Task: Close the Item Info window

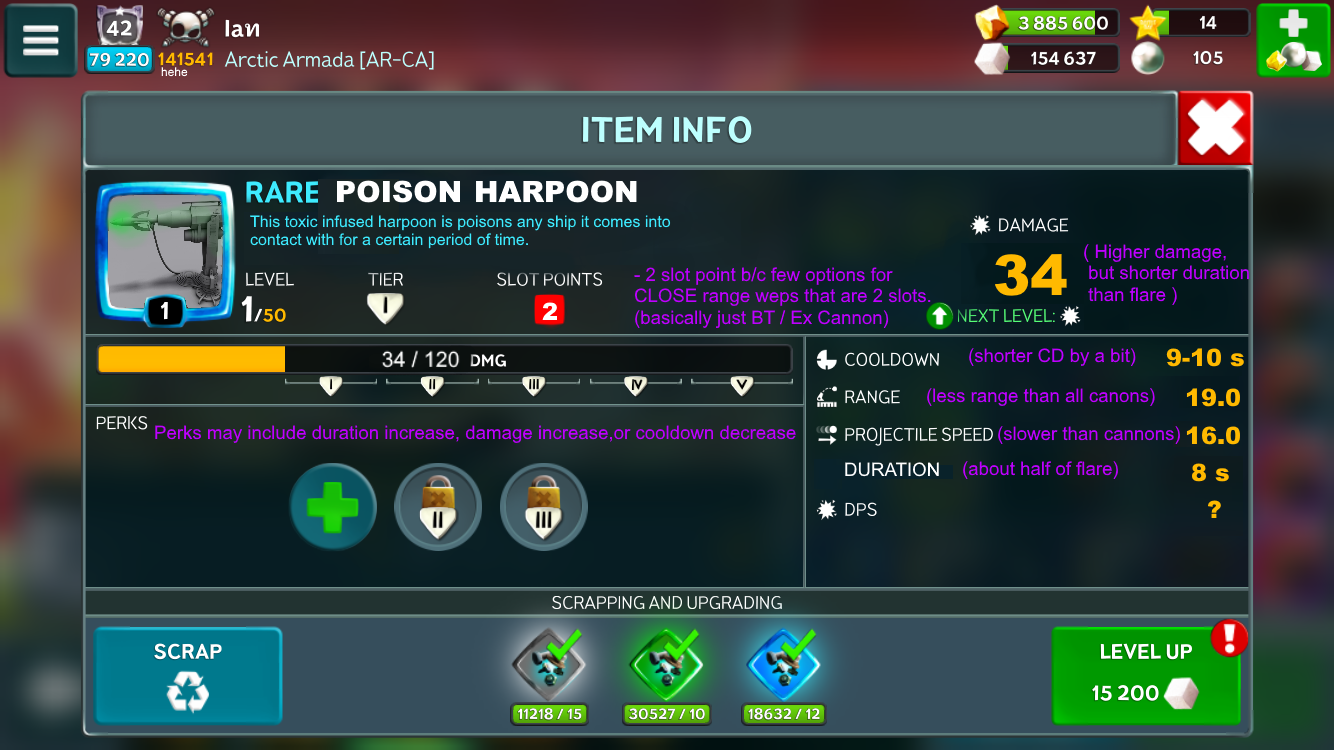Action: [1215, 128]
